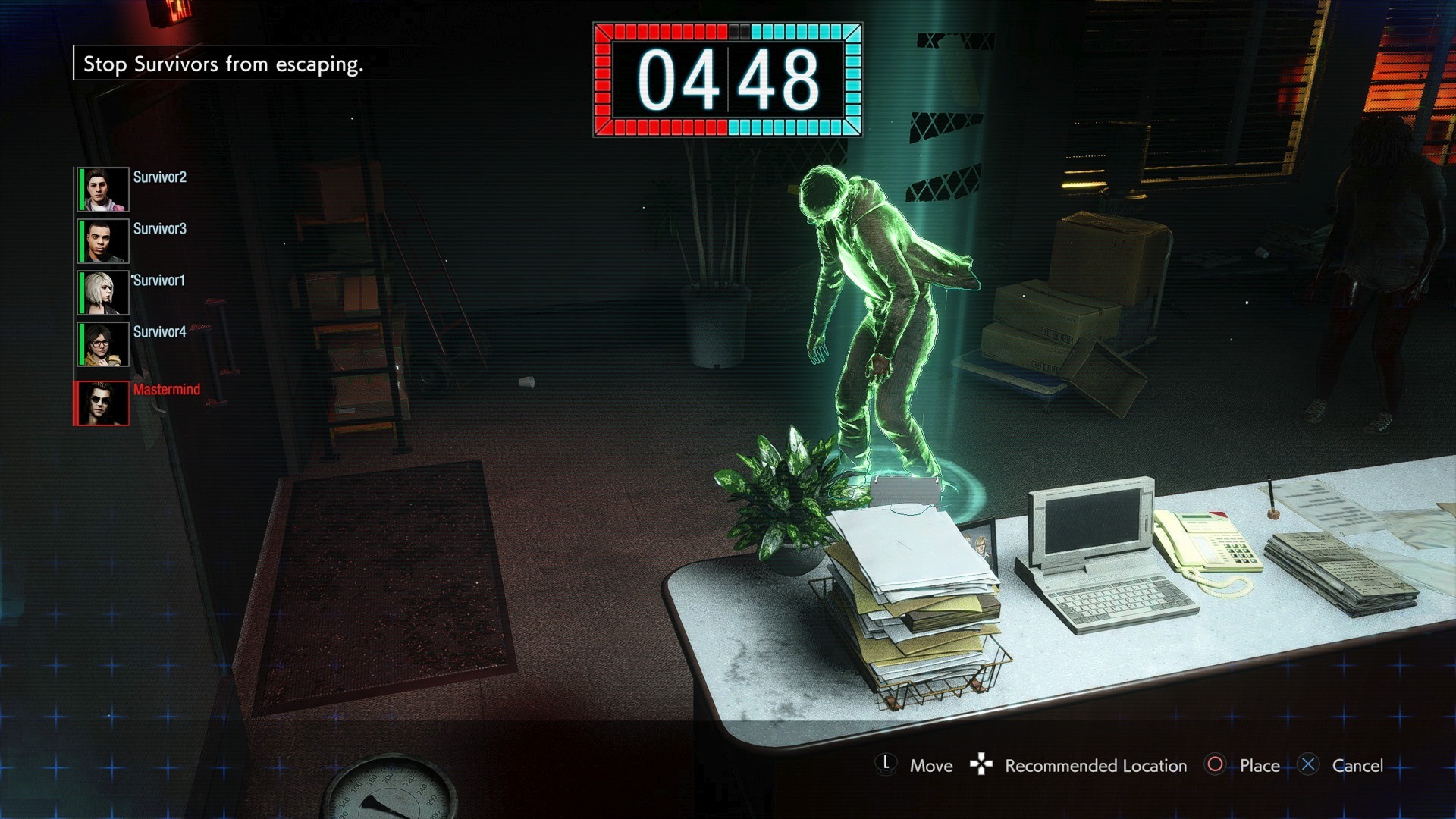Select the Cancel option in bottom bar

(x=1357, y=766)
